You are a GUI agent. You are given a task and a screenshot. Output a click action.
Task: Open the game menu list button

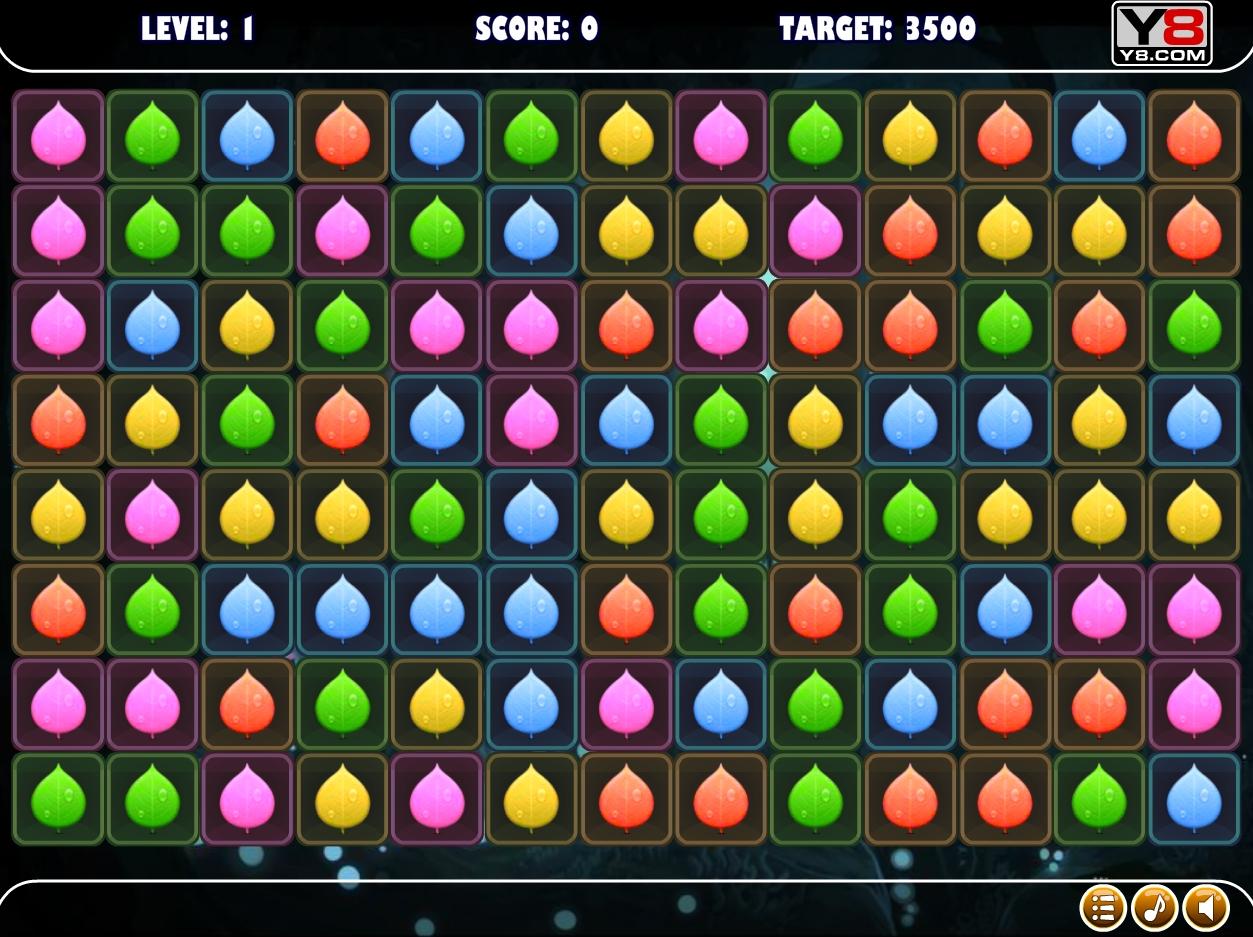click(x=1103, y=908)
